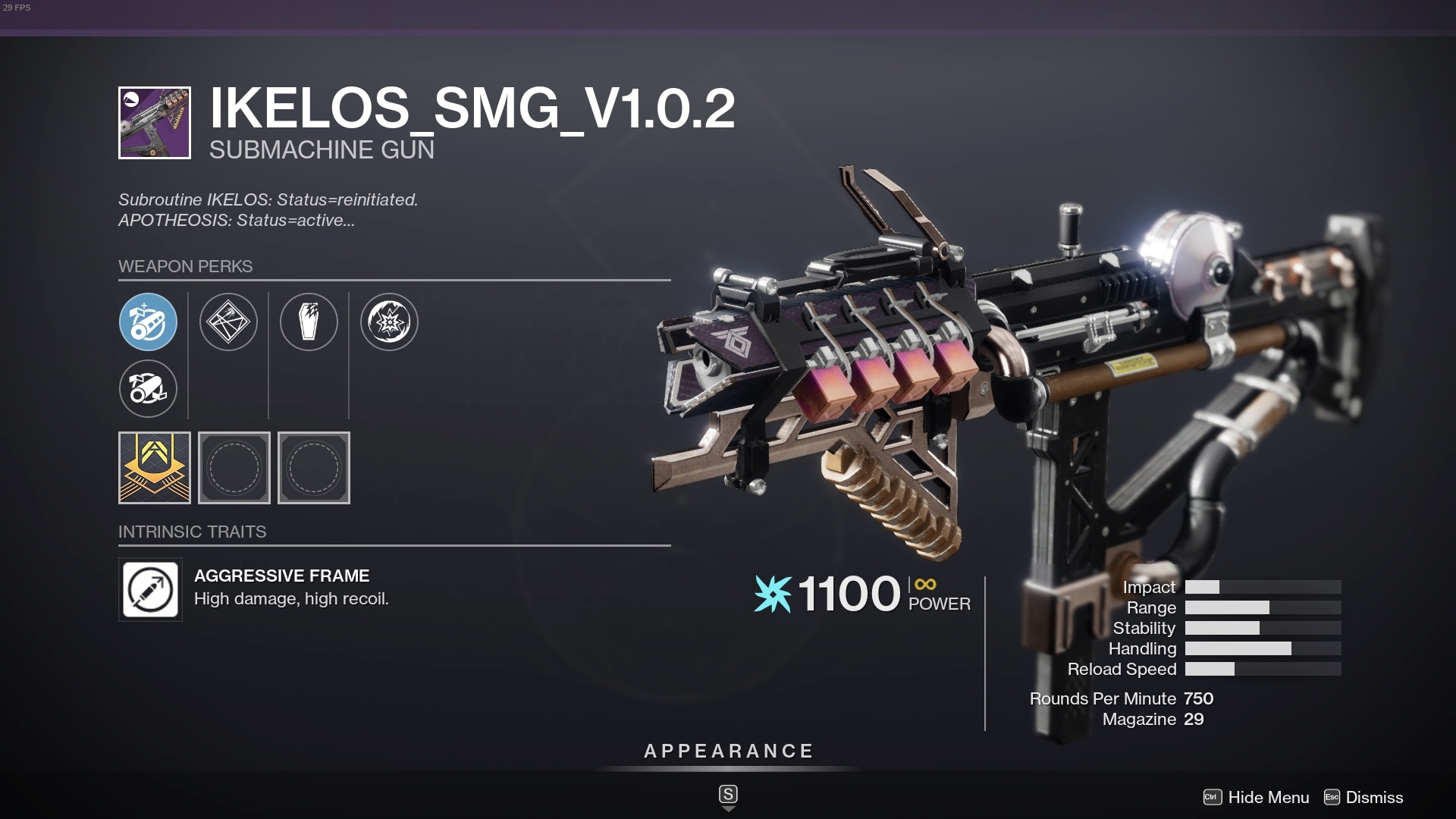Inspect the explosive trait perk icon
The image size is (1456, 819).
point(389,322)
